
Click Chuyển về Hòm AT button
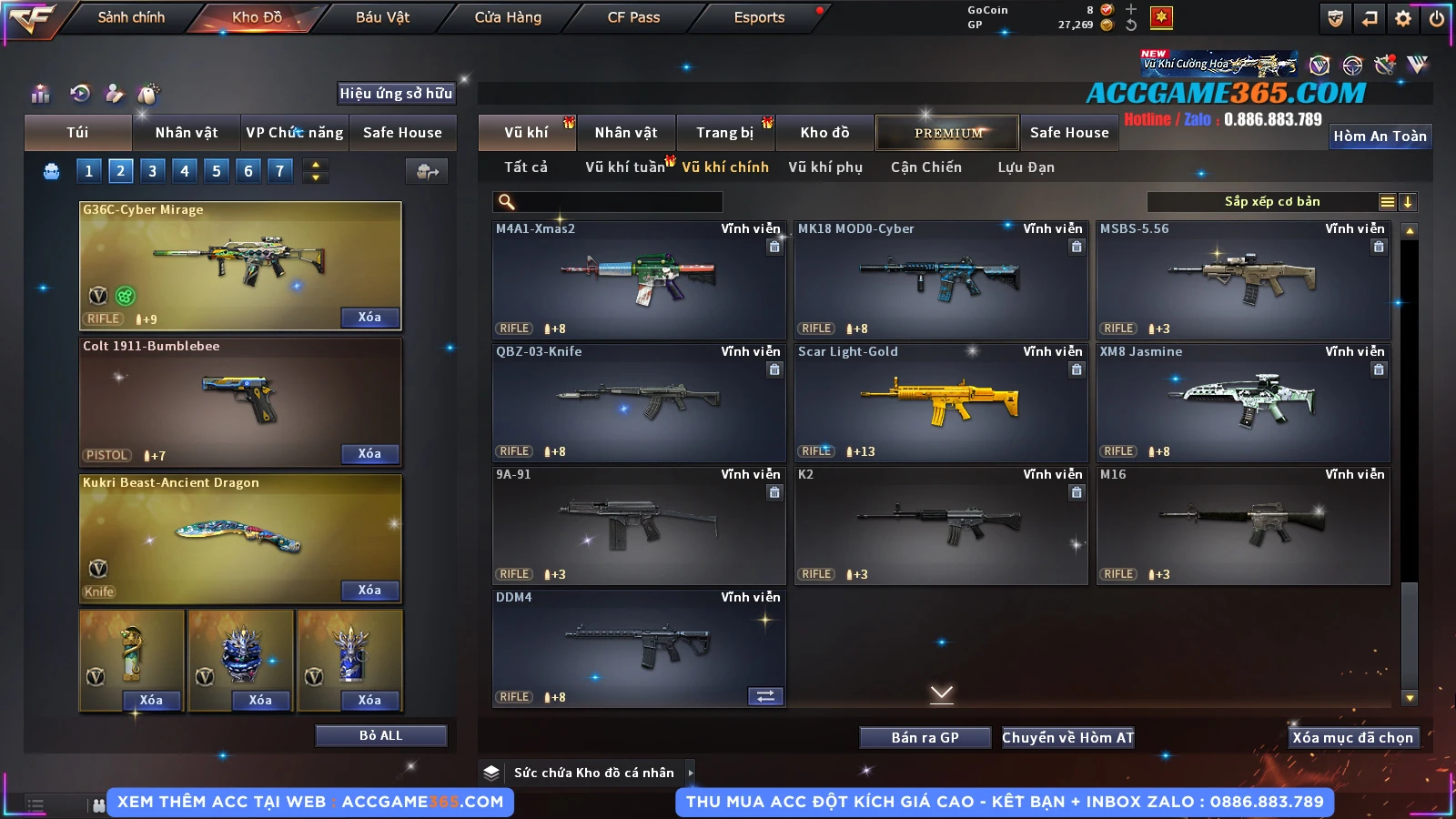pyautogui.click(x=1067, y=738)
